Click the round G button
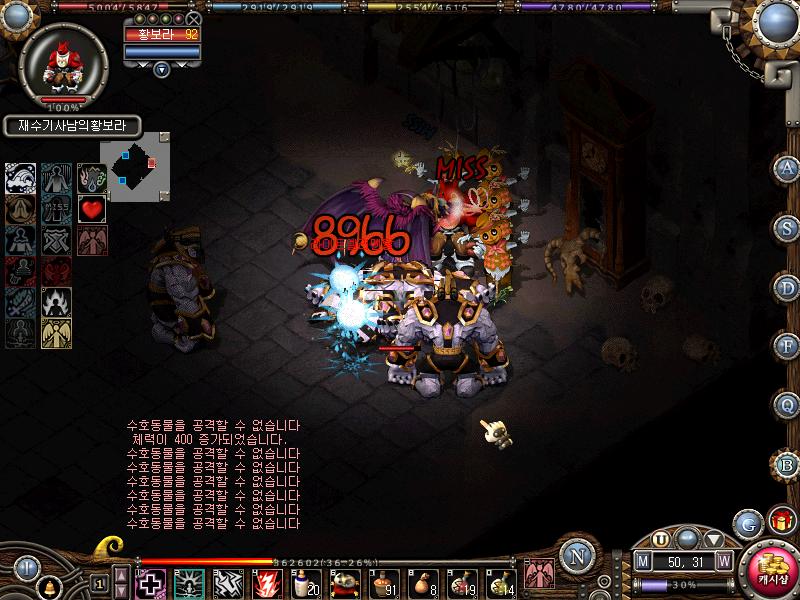800x600 pixels. click(747, 522)
